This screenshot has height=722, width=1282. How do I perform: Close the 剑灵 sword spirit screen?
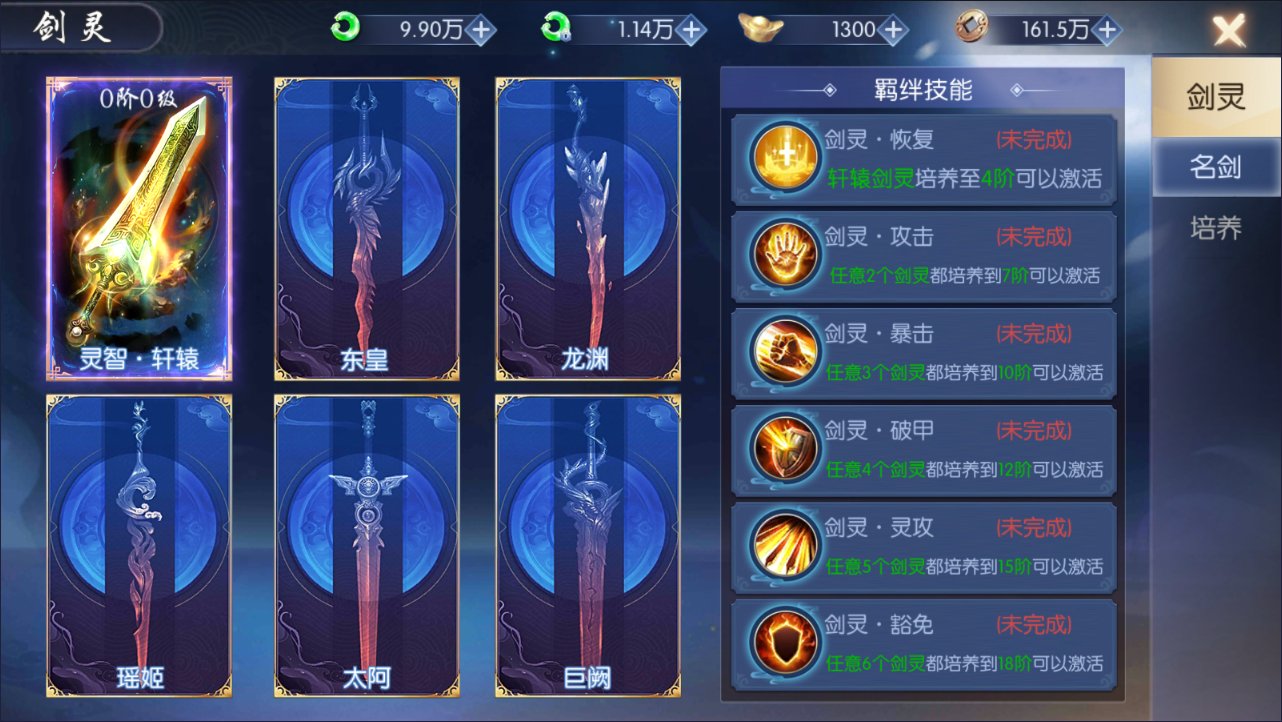1229,31
